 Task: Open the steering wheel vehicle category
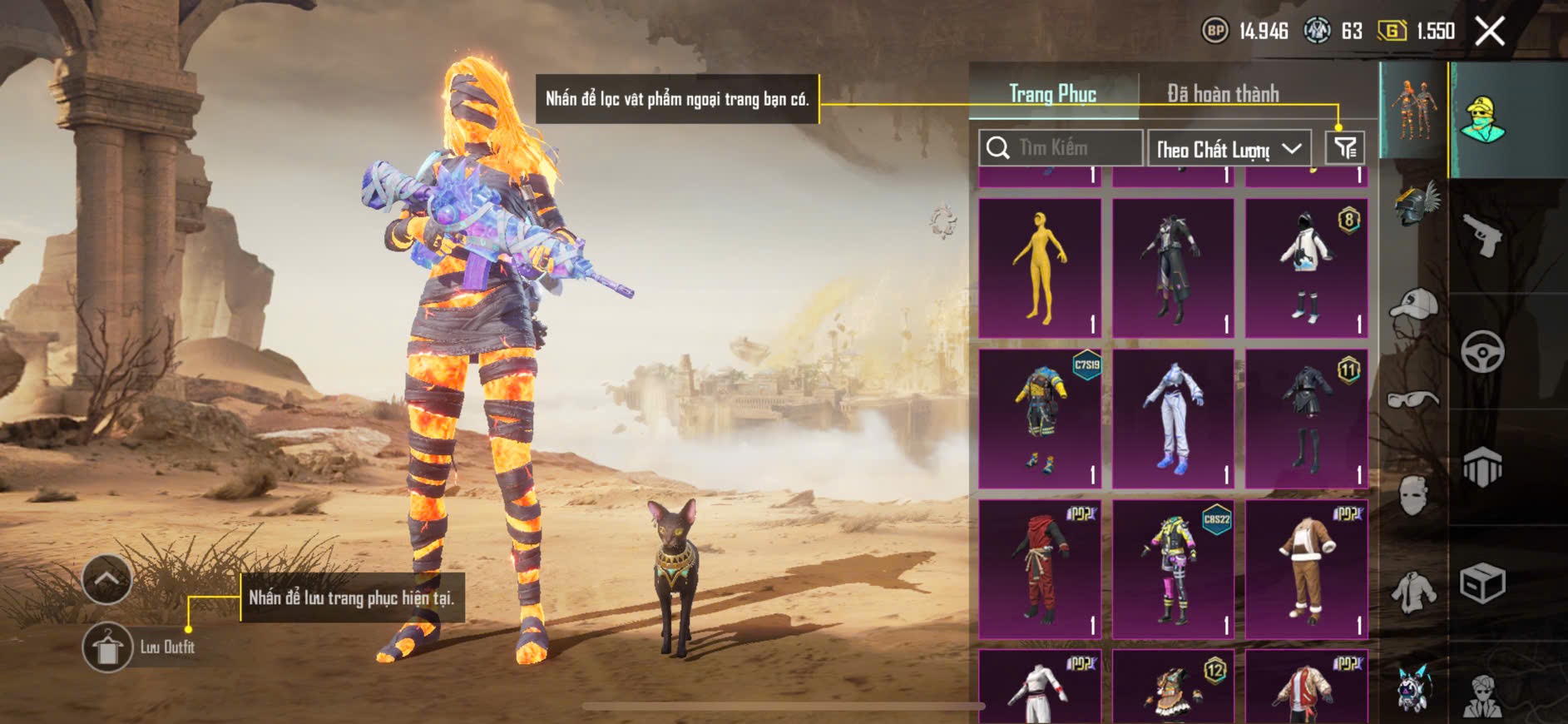pyautogui.click(x=1482, y=352)
